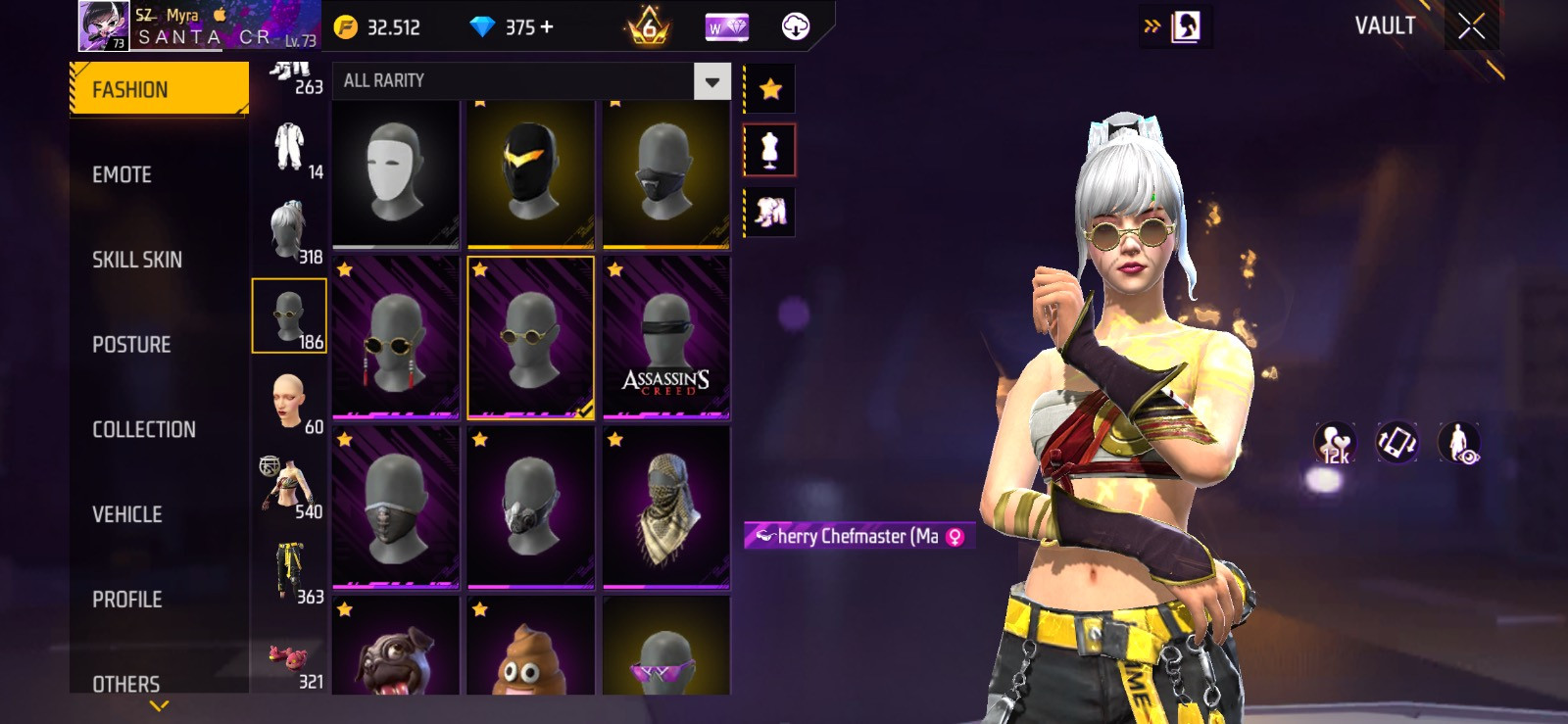This screenshot has width=1568, height=724.
Task: Open the top clothing category with 540 items
Action: 290,486
